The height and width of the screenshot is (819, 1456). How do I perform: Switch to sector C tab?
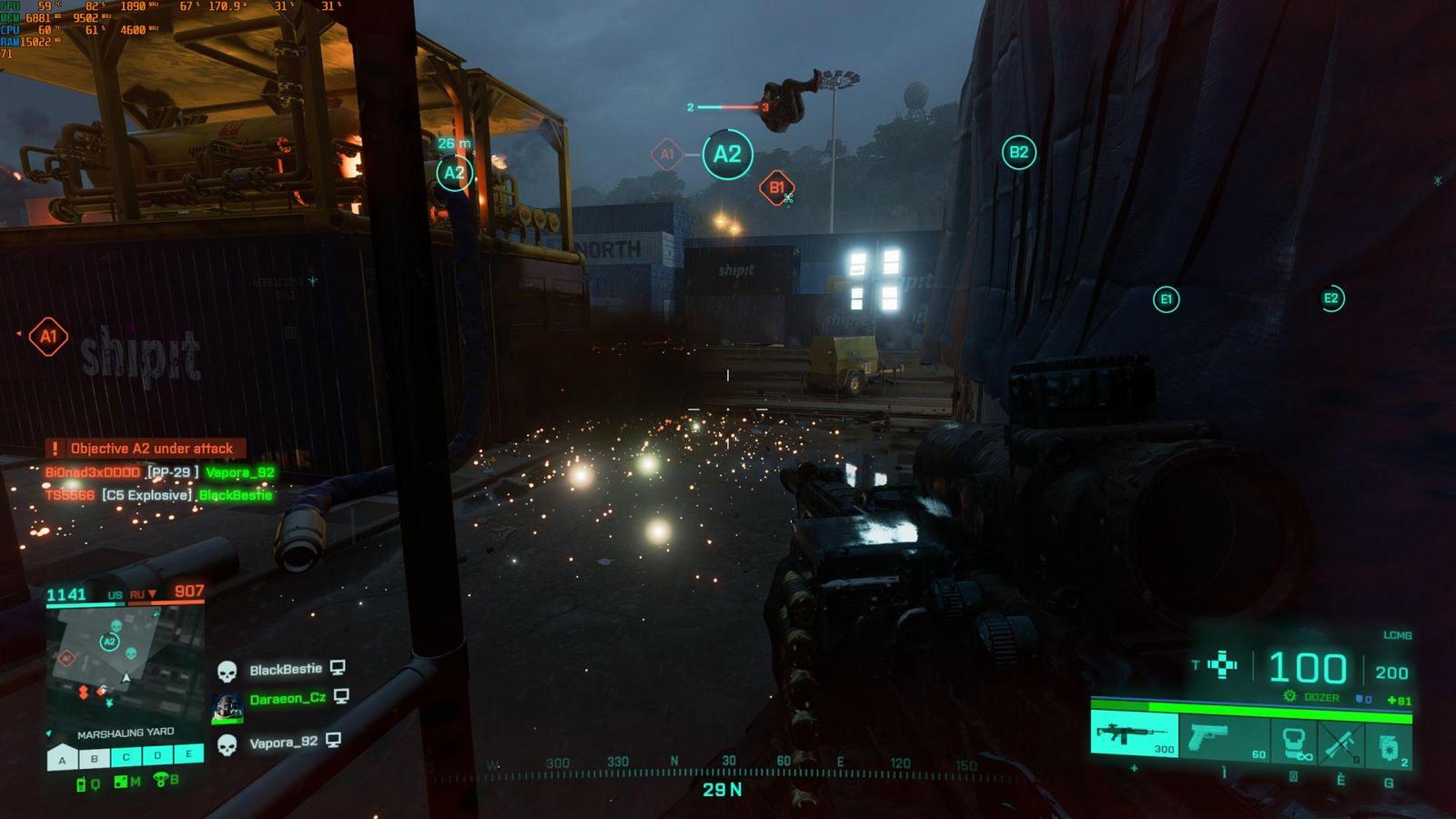[x=126, y=756]
